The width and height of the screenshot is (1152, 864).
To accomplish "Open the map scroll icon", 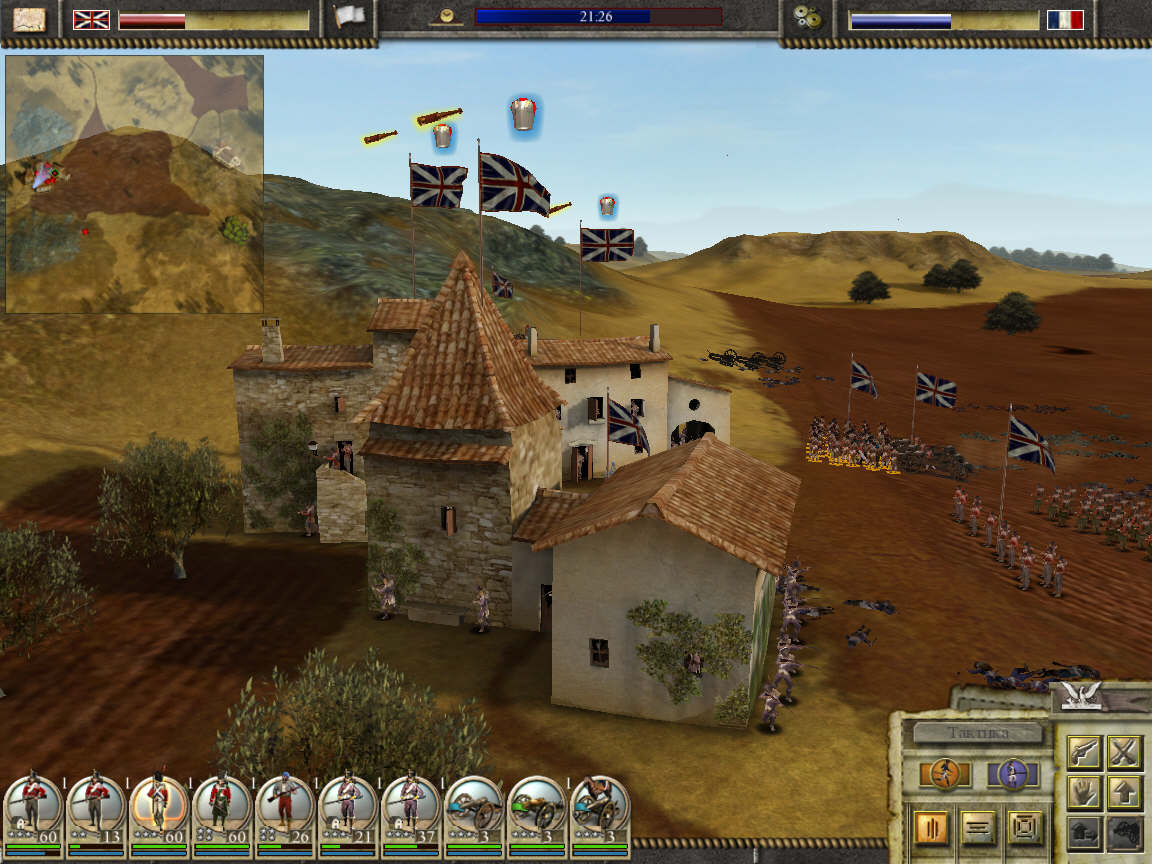I will (31, 19).
